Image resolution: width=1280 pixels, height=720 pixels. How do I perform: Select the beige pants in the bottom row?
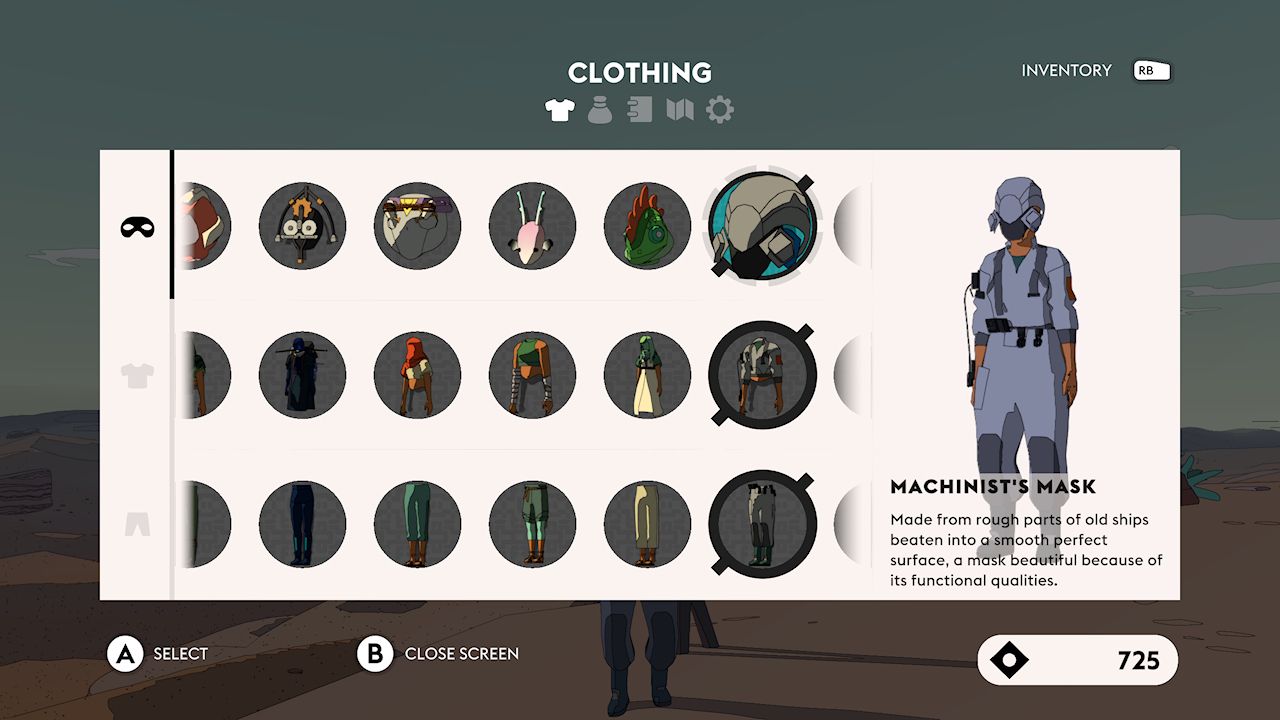click(x=647, y=523)
